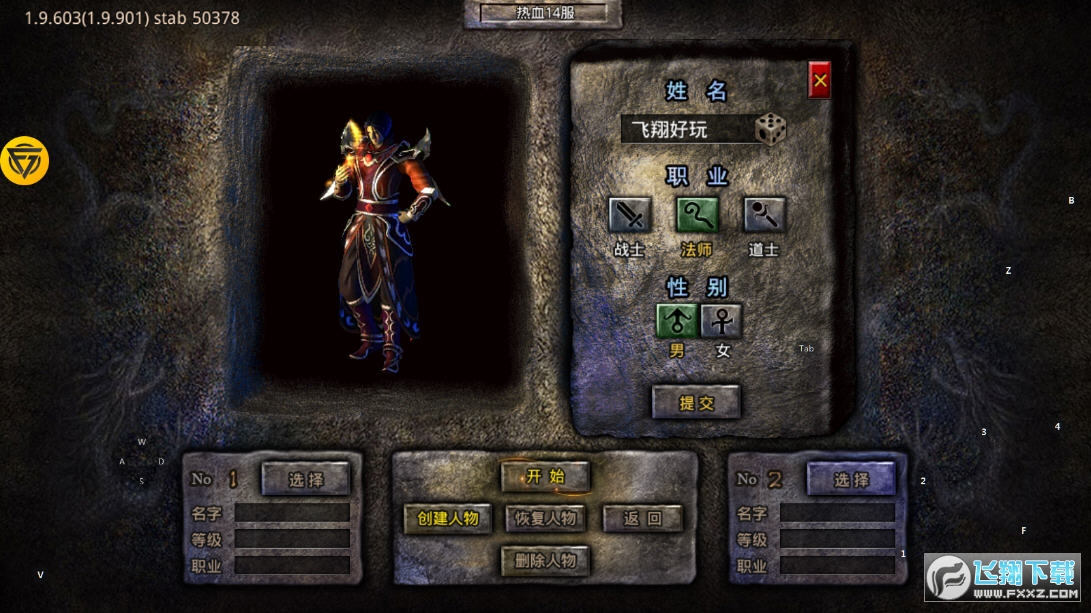
Task: Go back with the 返回 button
Action: [x=643, y=518]
